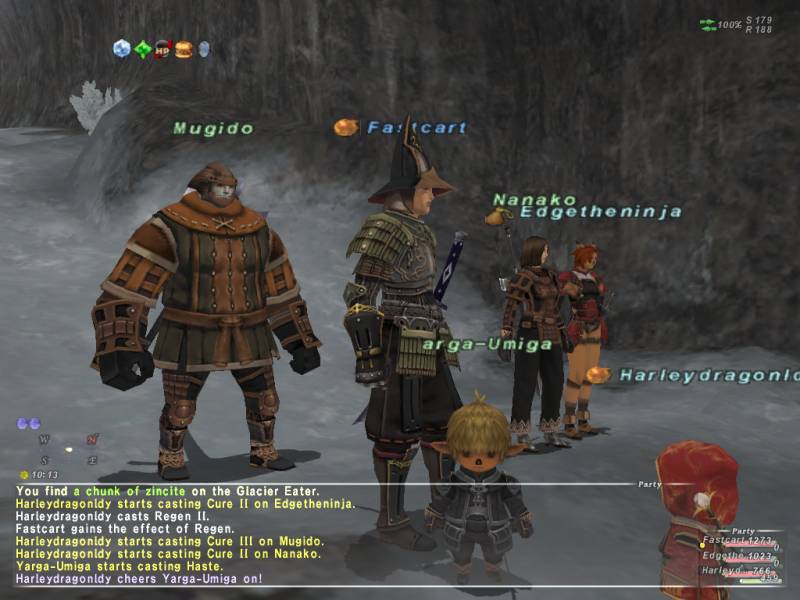Inspect the red HP status effect icon

click(x=162, y=48)
